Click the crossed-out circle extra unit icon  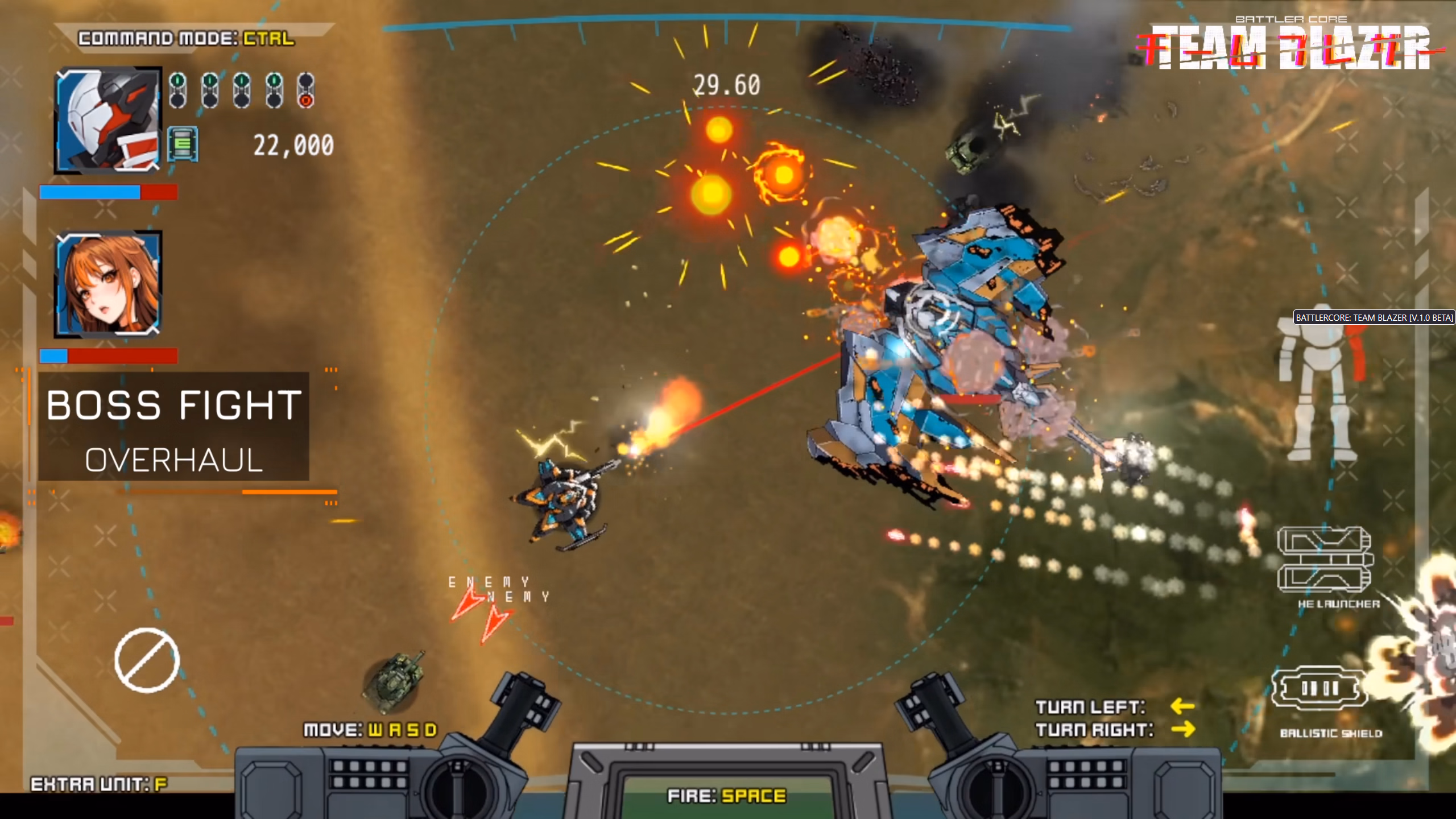click(147, 660)
